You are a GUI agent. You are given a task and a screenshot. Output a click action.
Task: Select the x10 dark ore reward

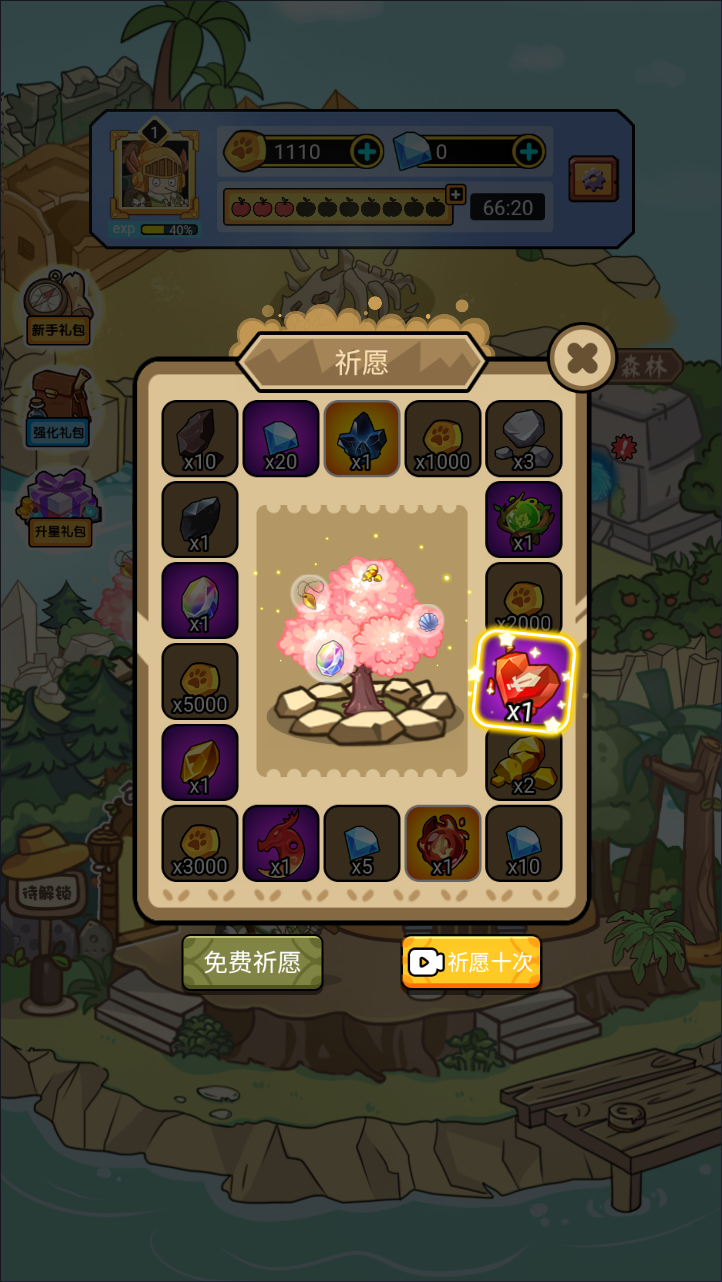pyautogui.click(x=200, y=438)
